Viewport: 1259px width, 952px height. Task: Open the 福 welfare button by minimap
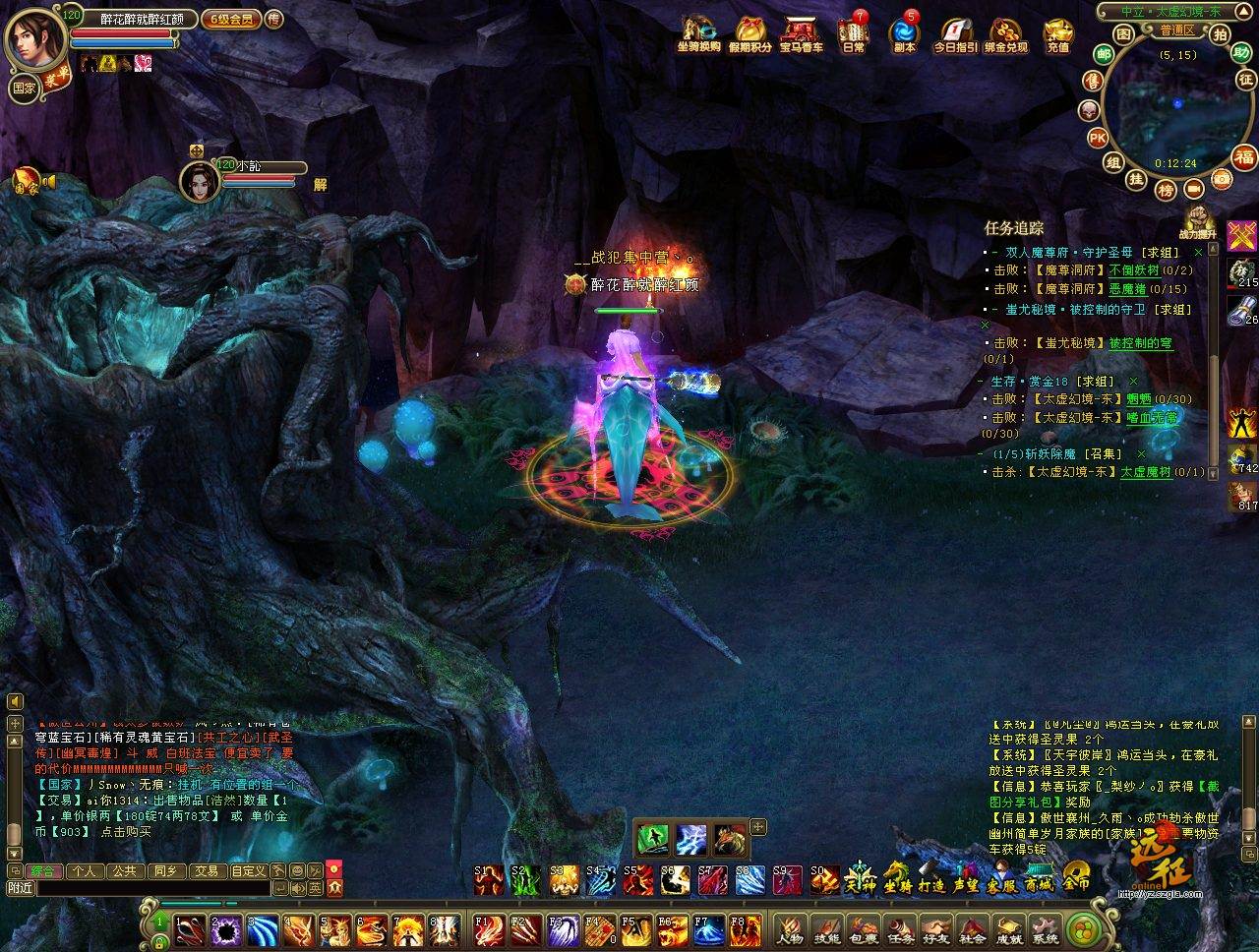click(x=1244, y=157)
